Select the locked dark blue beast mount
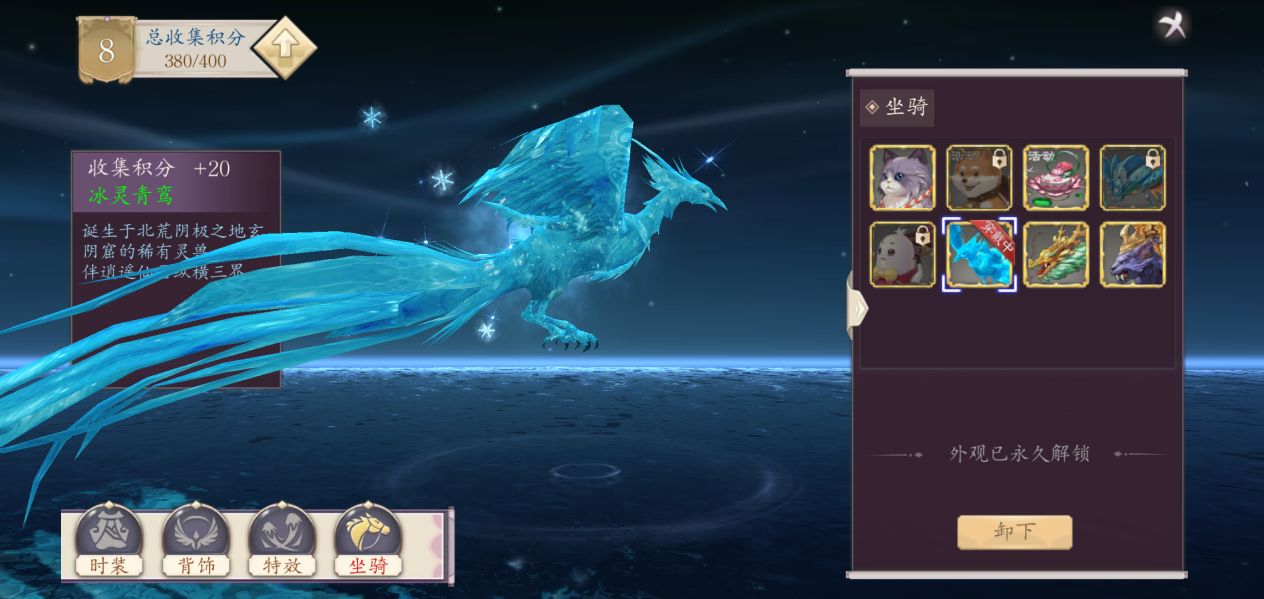 [x=1132, y=178]
